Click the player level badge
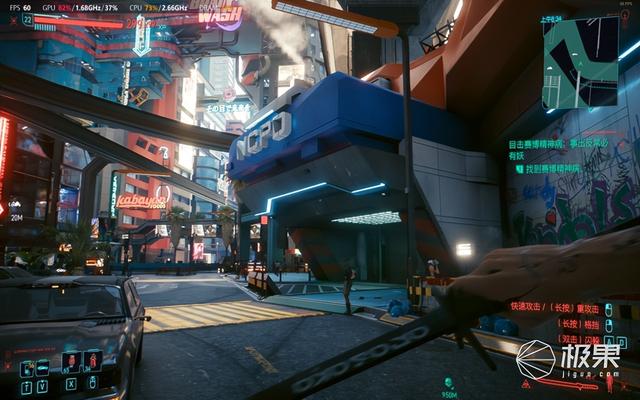Image resolution: width=640 pixels, height=400 pixels. coord(26,19)
